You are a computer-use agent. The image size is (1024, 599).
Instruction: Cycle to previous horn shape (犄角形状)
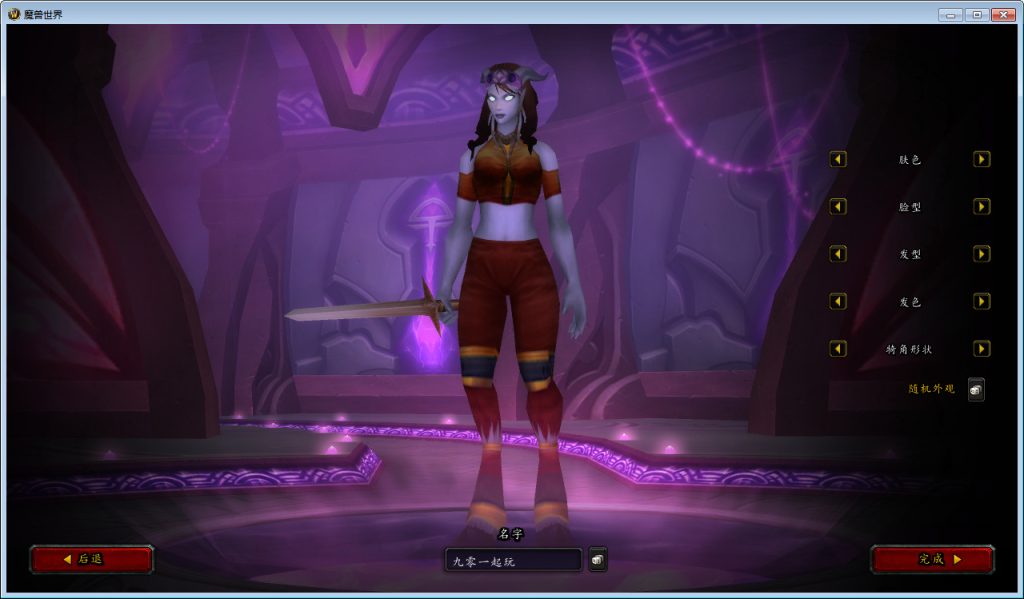(x=838, y=349)
